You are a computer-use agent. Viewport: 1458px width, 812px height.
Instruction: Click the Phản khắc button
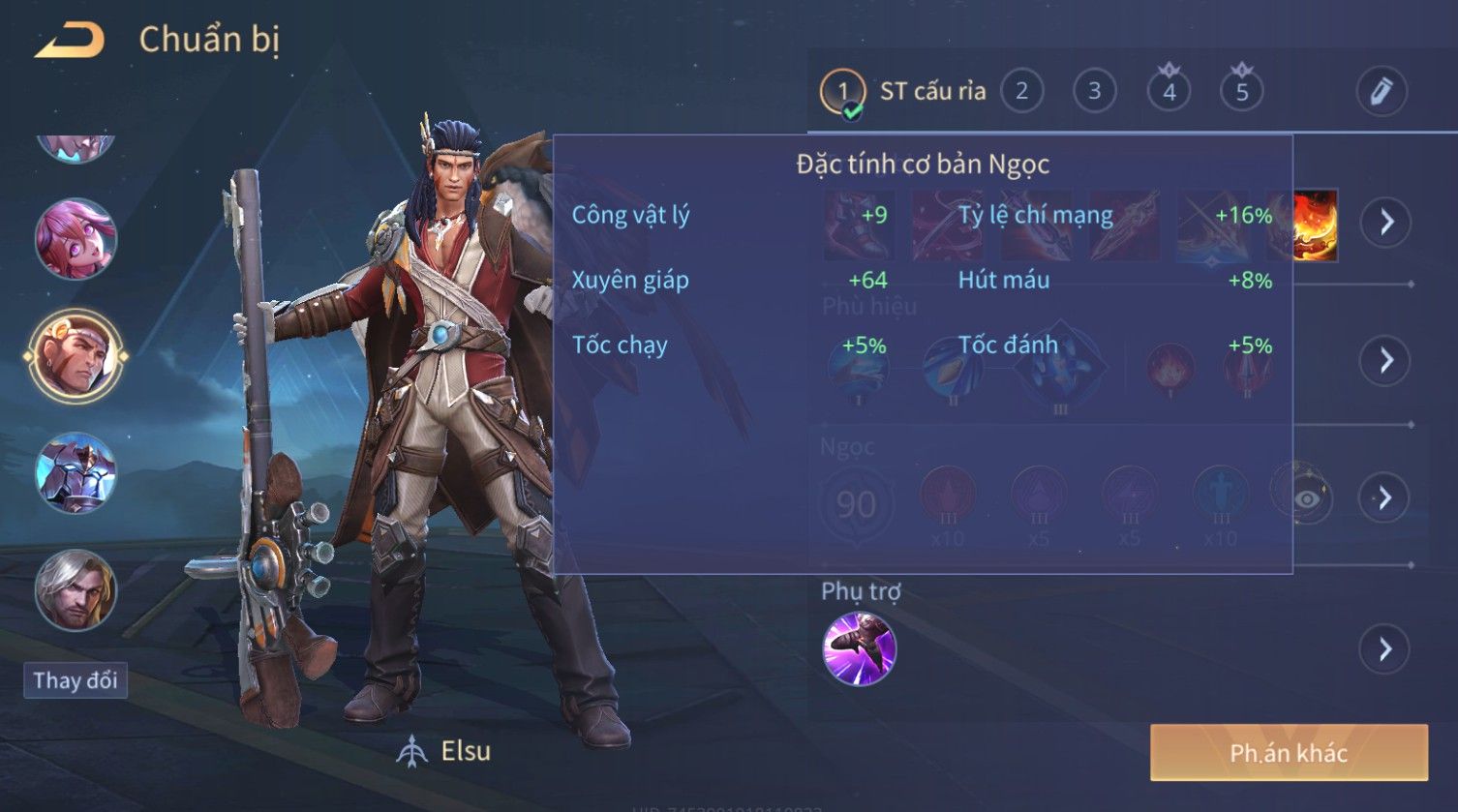1288,753
